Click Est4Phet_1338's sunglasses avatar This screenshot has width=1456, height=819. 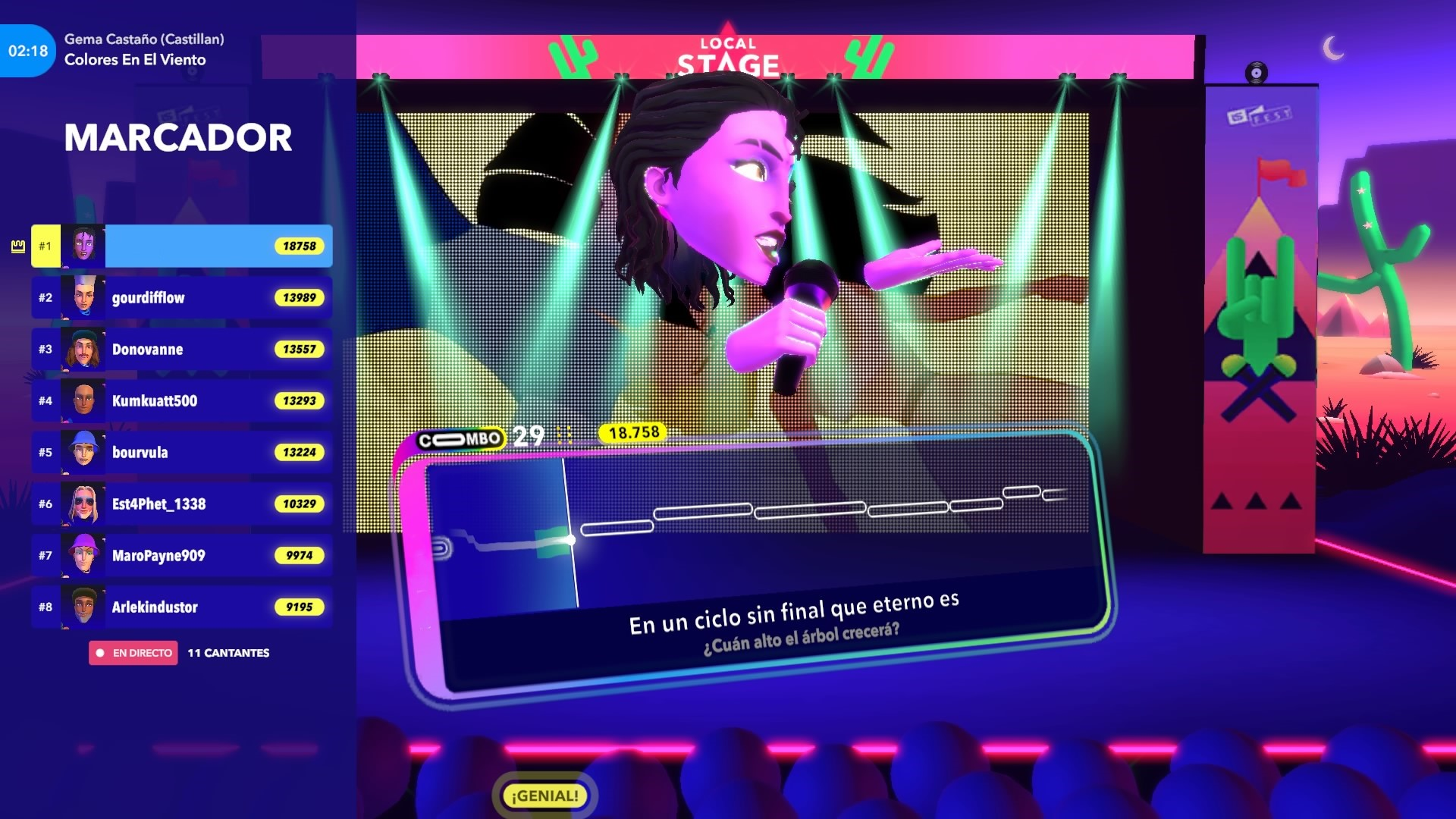tap(82, 504)
